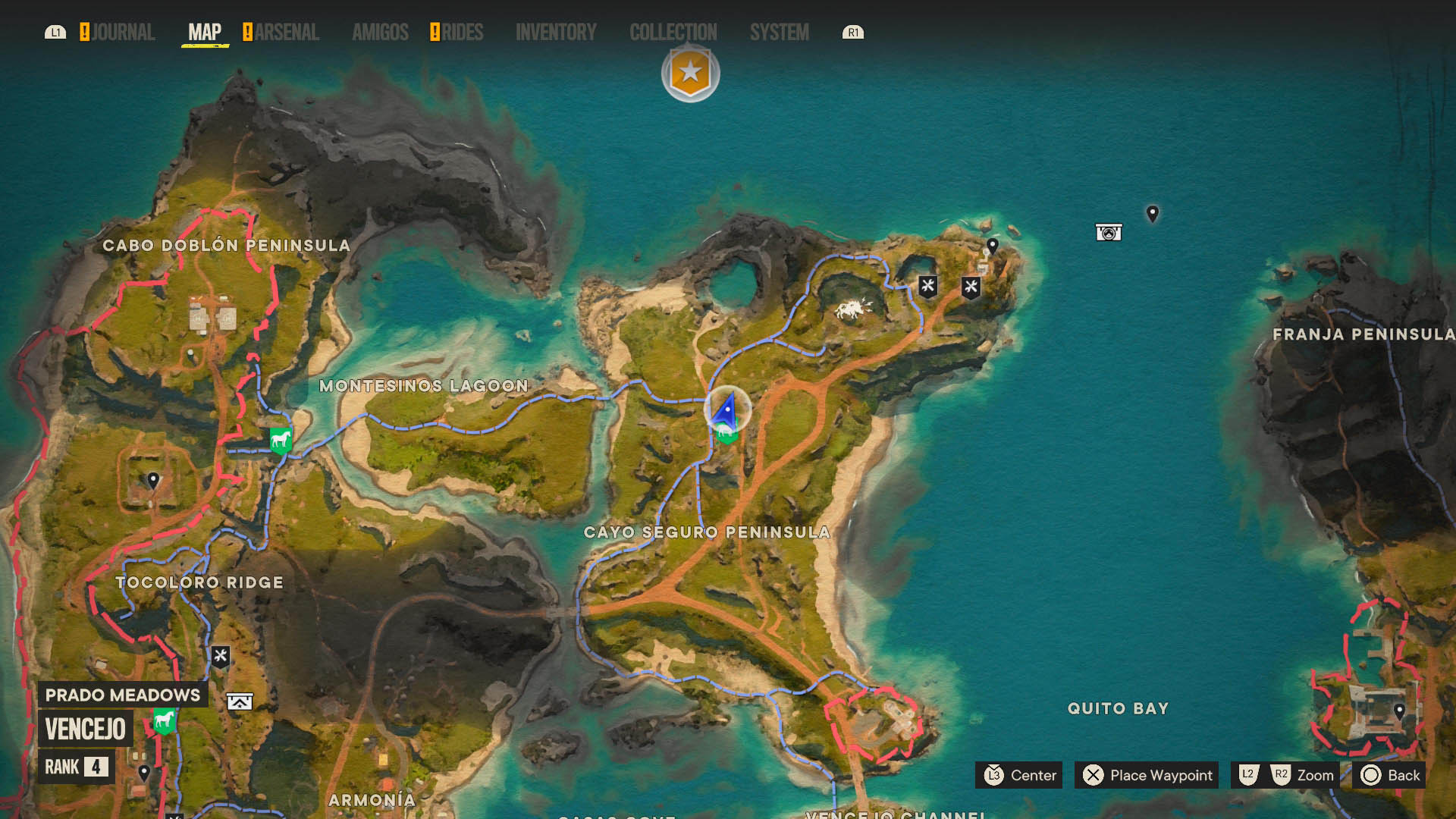Click the Back button at bottom right
The height and width of the screenshot is (819, 1456).
[x=1390, y=776]
